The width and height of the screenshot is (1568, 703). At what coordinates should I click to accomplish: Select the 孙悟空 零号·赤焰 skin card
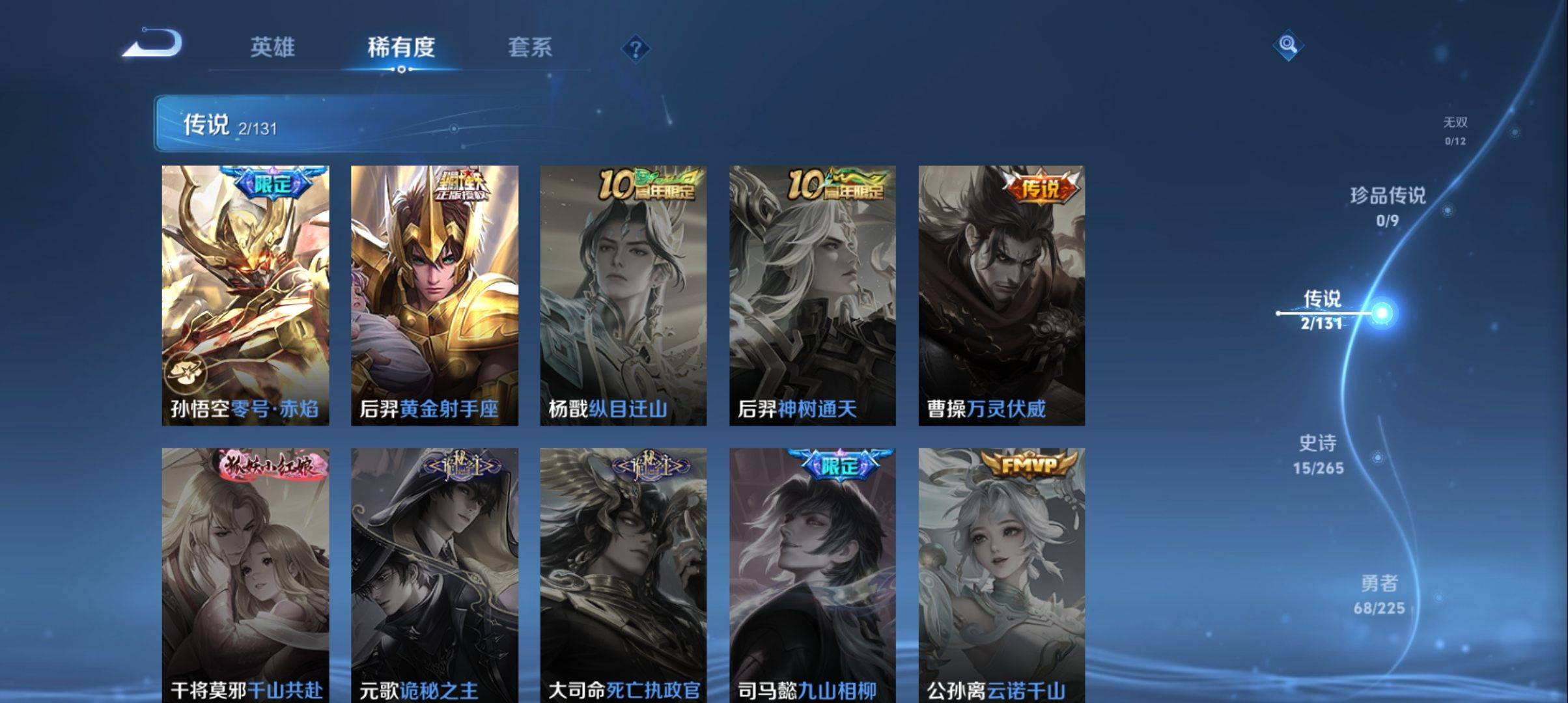tap(245, 295)
